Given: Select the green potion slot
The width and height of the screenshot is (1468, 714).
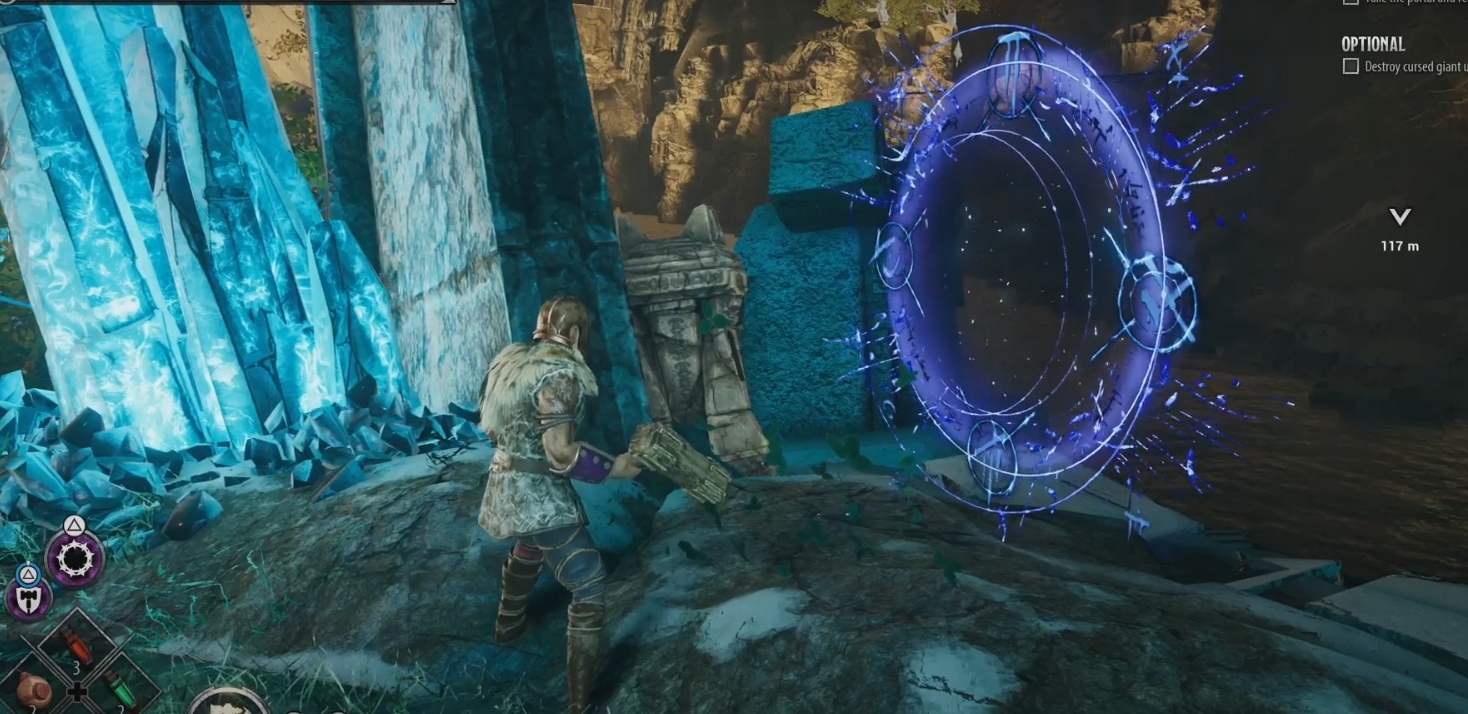Looking at the screenshot, I should [x=120, y=690].
